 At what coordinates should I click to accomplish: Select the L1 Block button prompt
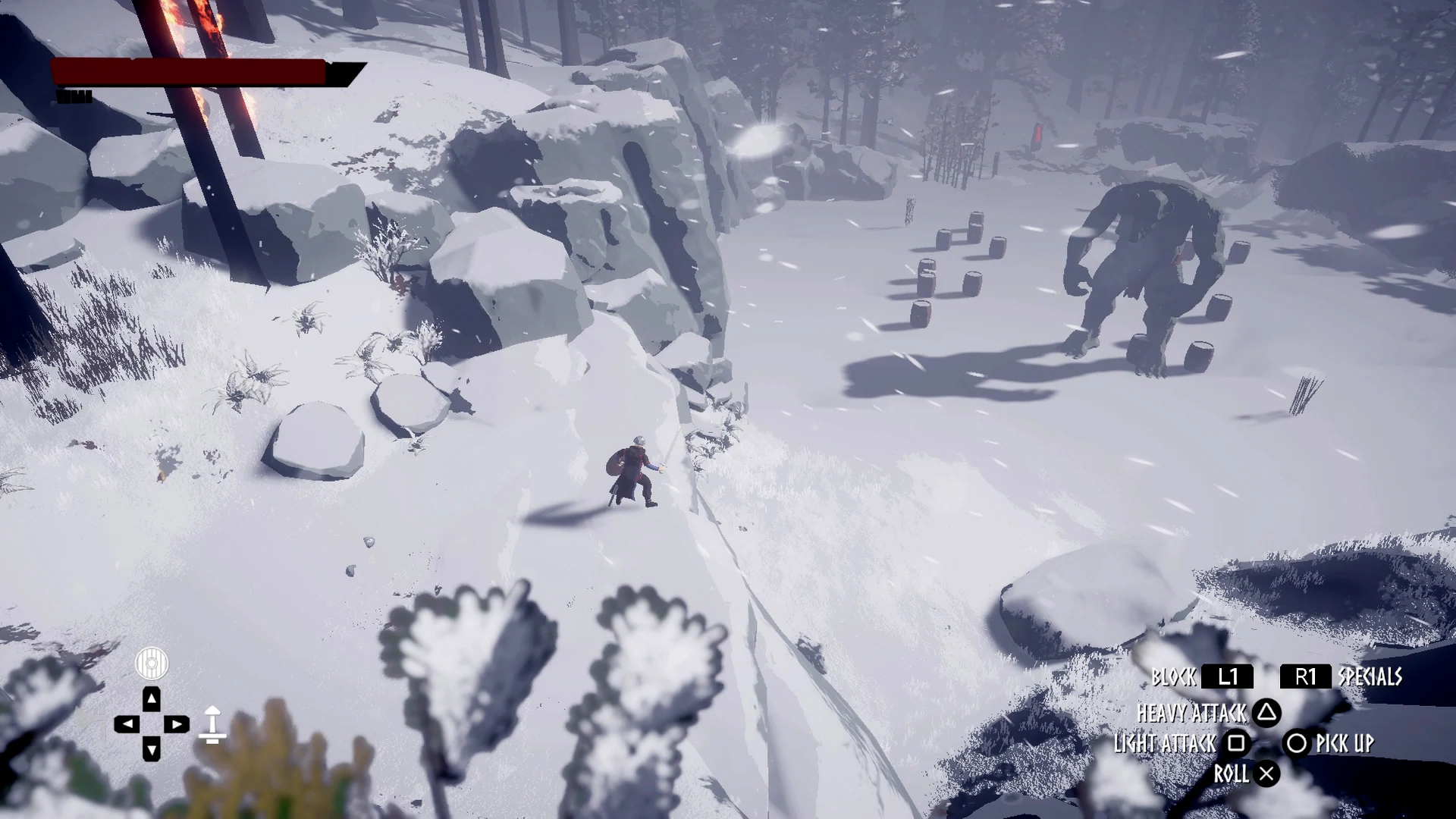[x=1228, y=677]
